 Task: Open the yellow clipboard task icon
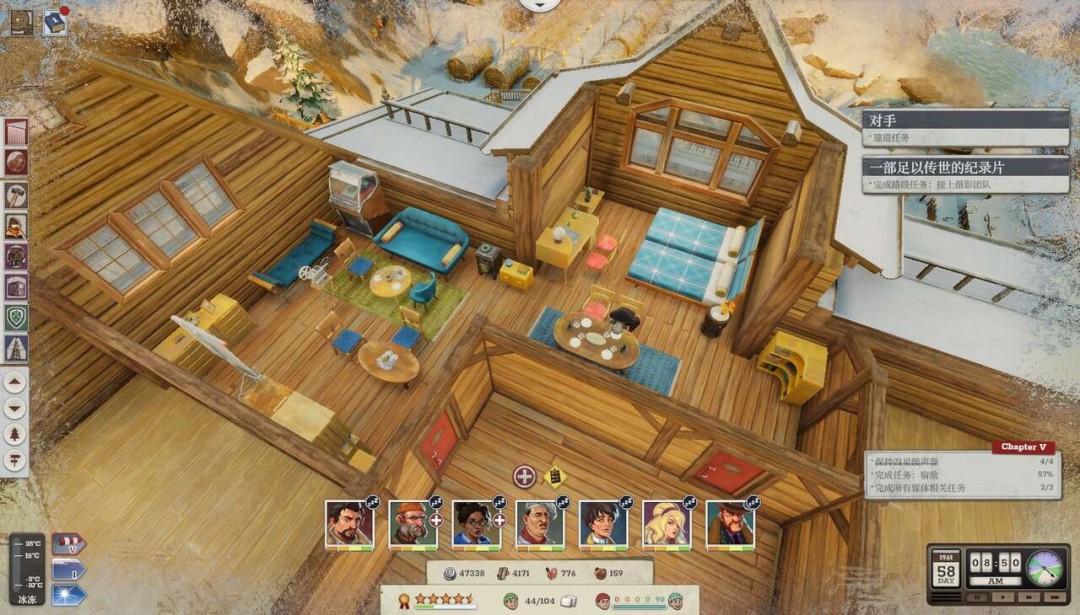pyautogui.click(x=554, y=476)
